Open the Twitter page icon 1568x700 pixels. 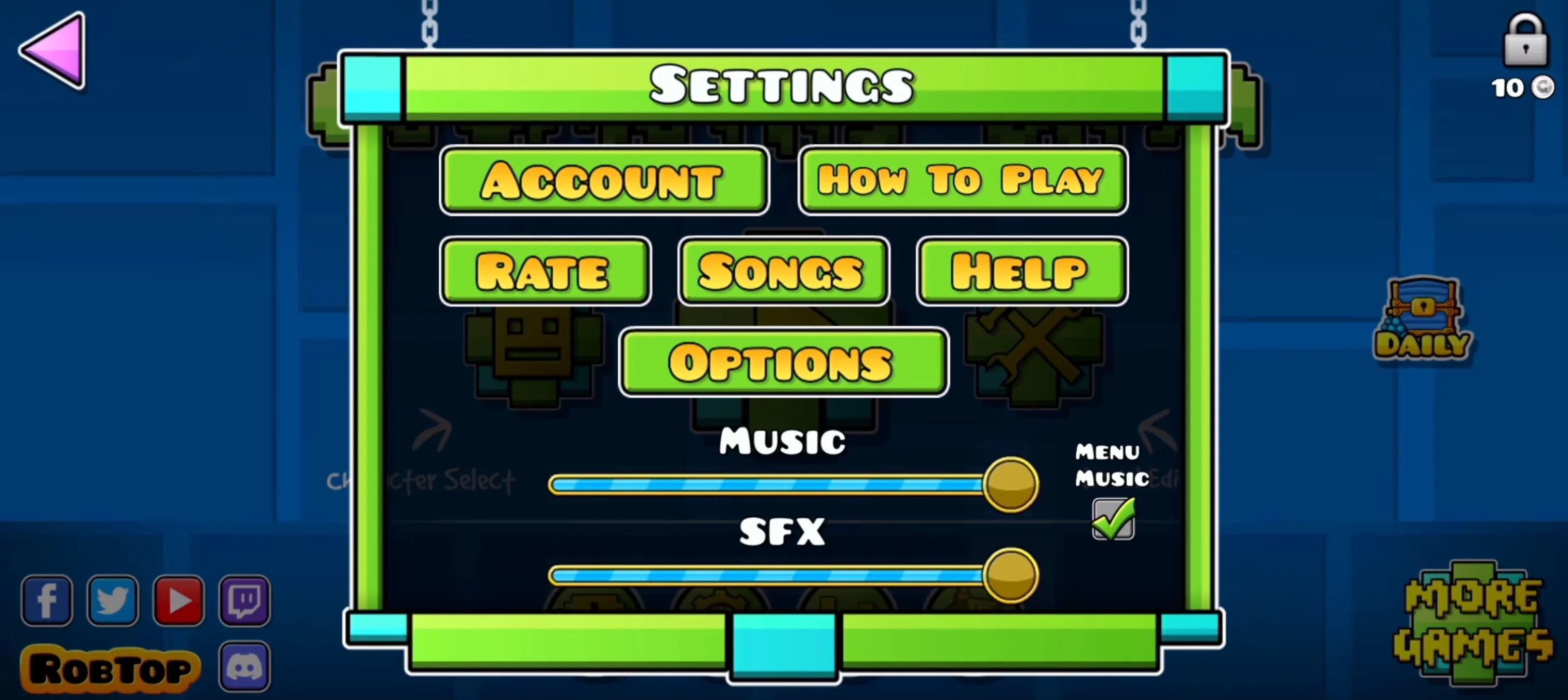(113, 601)
